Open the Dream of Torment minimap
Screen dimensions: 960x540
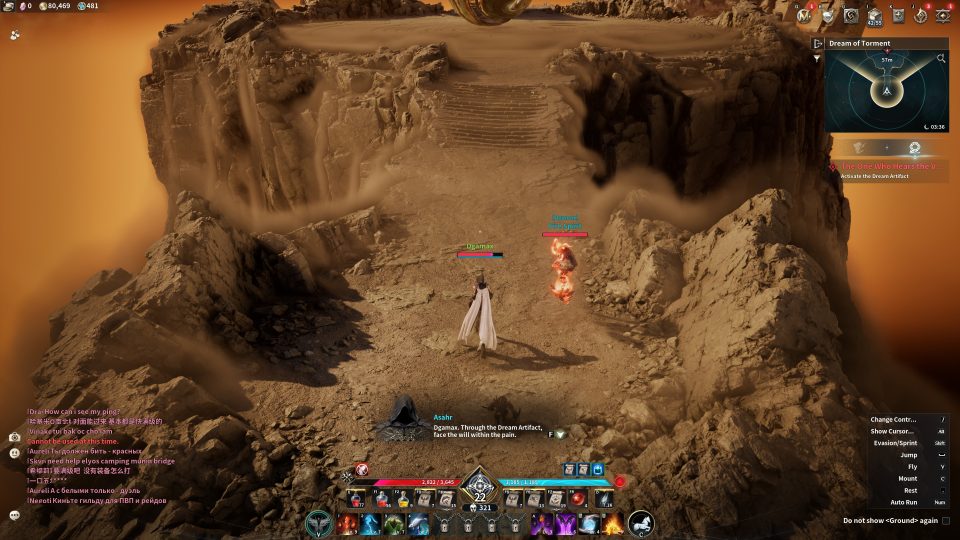point(886,93)
